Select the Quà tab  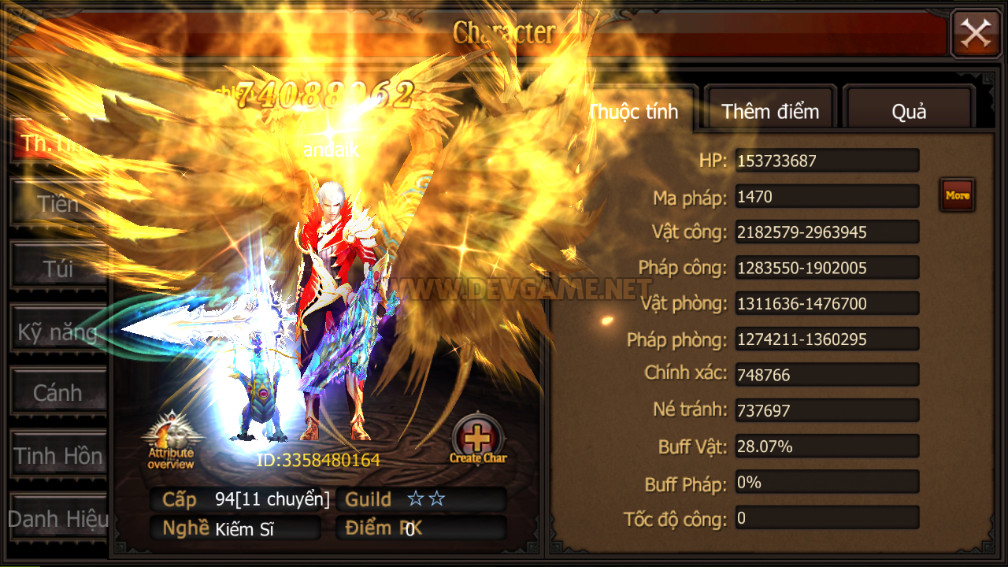[908, 111]
